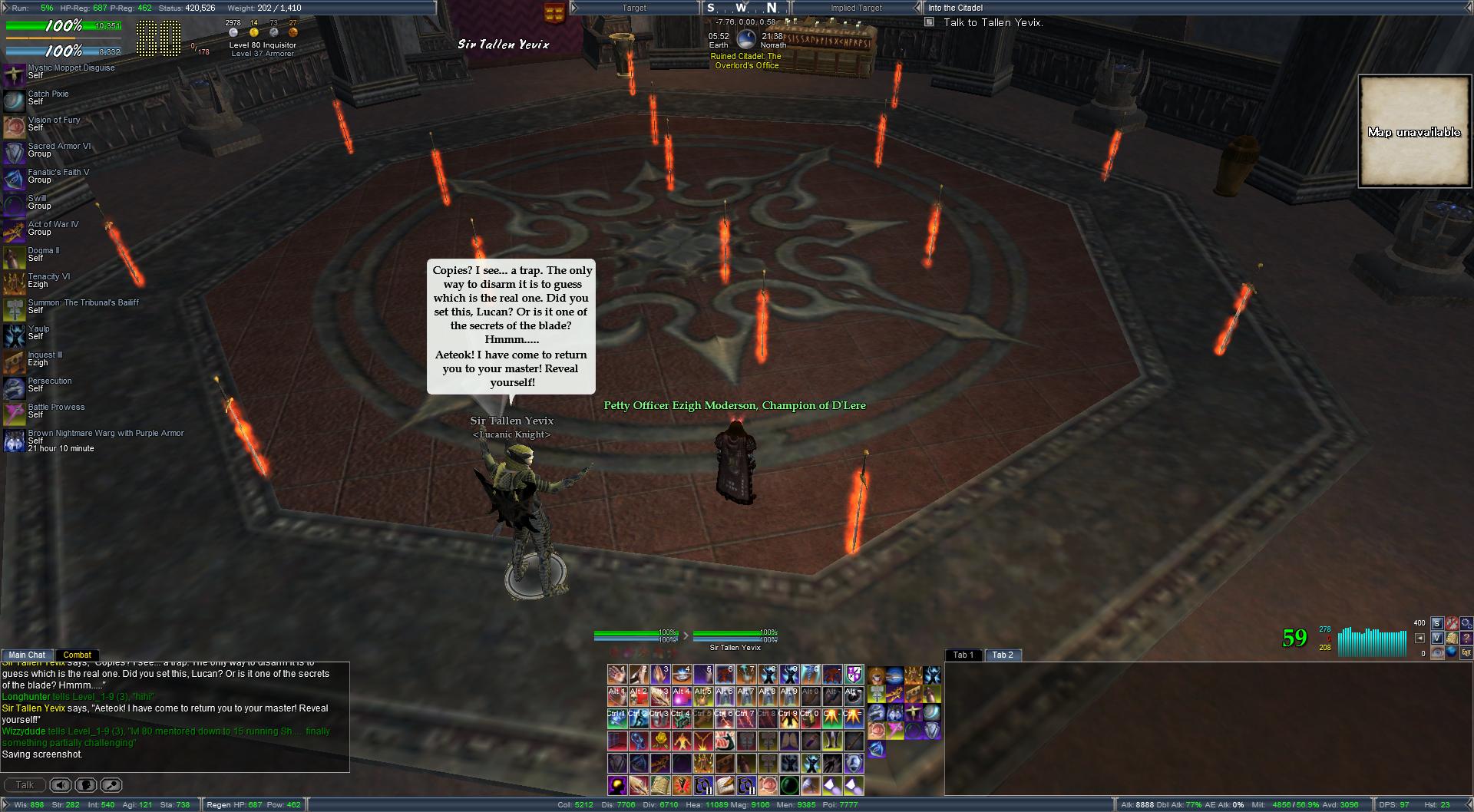Click the blue S icon button
Image resolution: width=1474 pixels, height=812 pixels.
1437,623
